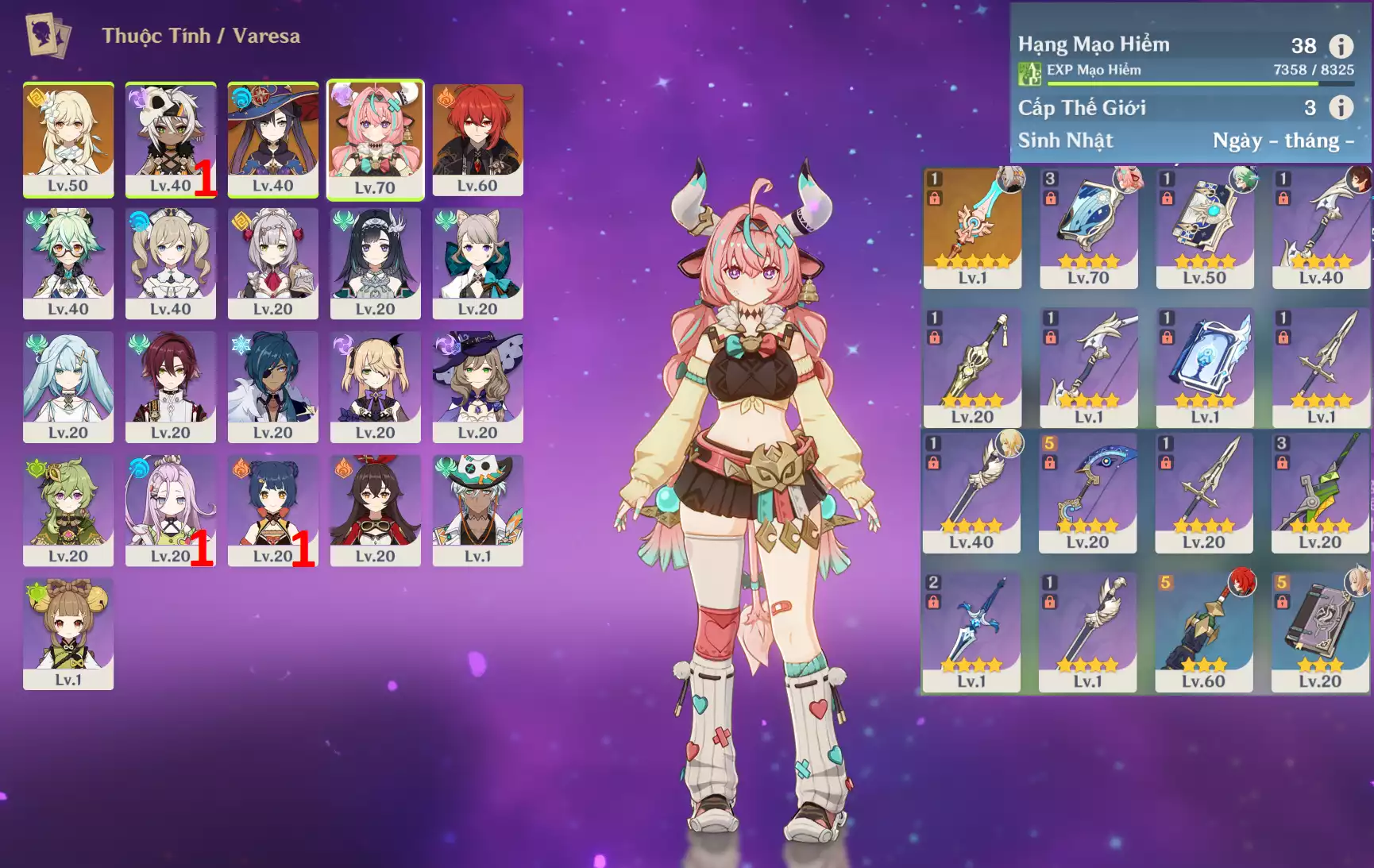Image resolution: width=1374 pixels, height=868 pixels.
Task: Open Sucrose's character card
Action: [68, 263]
